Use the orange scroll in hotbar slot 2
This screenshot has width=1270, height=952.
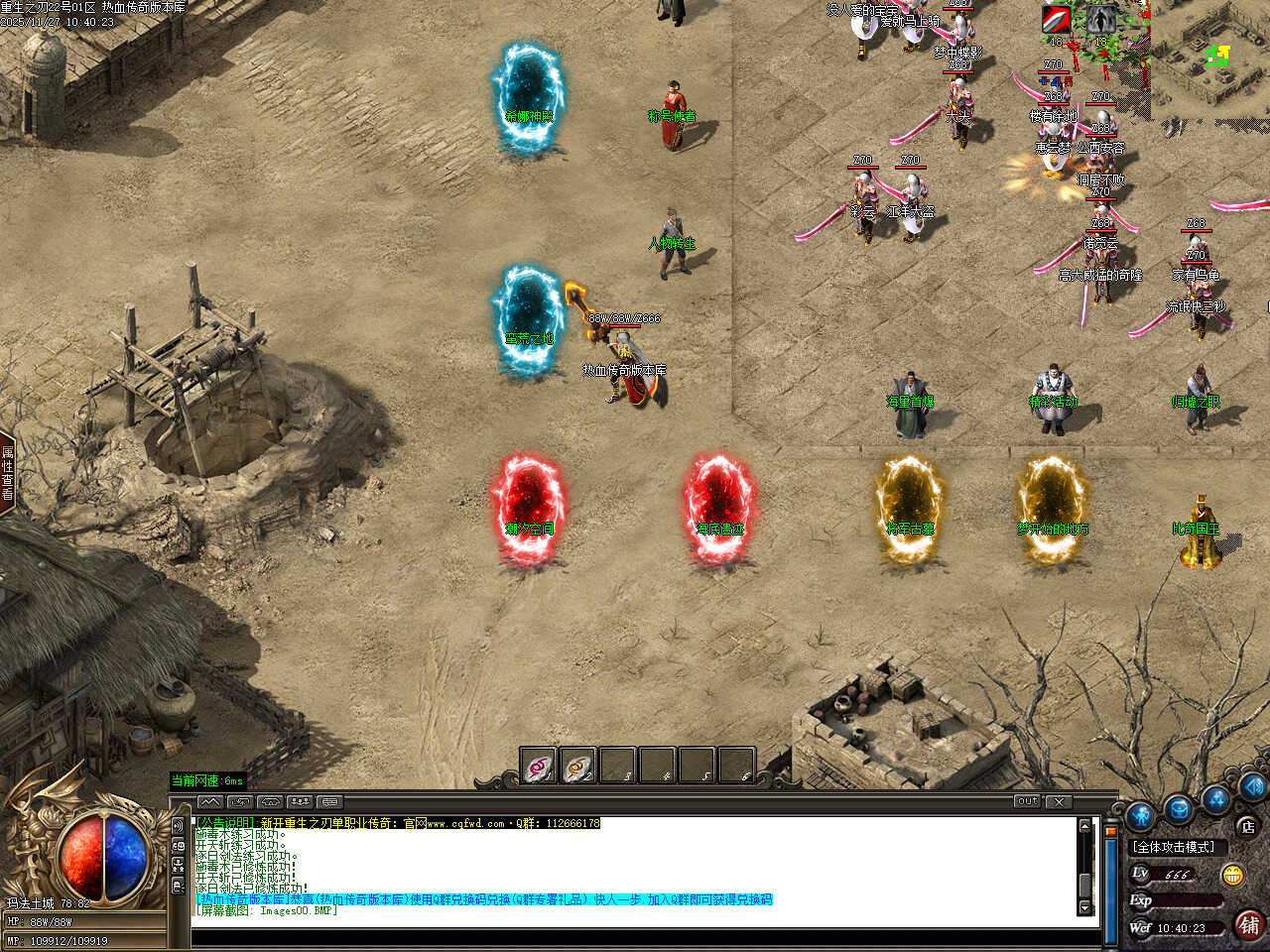click(x=578, y=766)
